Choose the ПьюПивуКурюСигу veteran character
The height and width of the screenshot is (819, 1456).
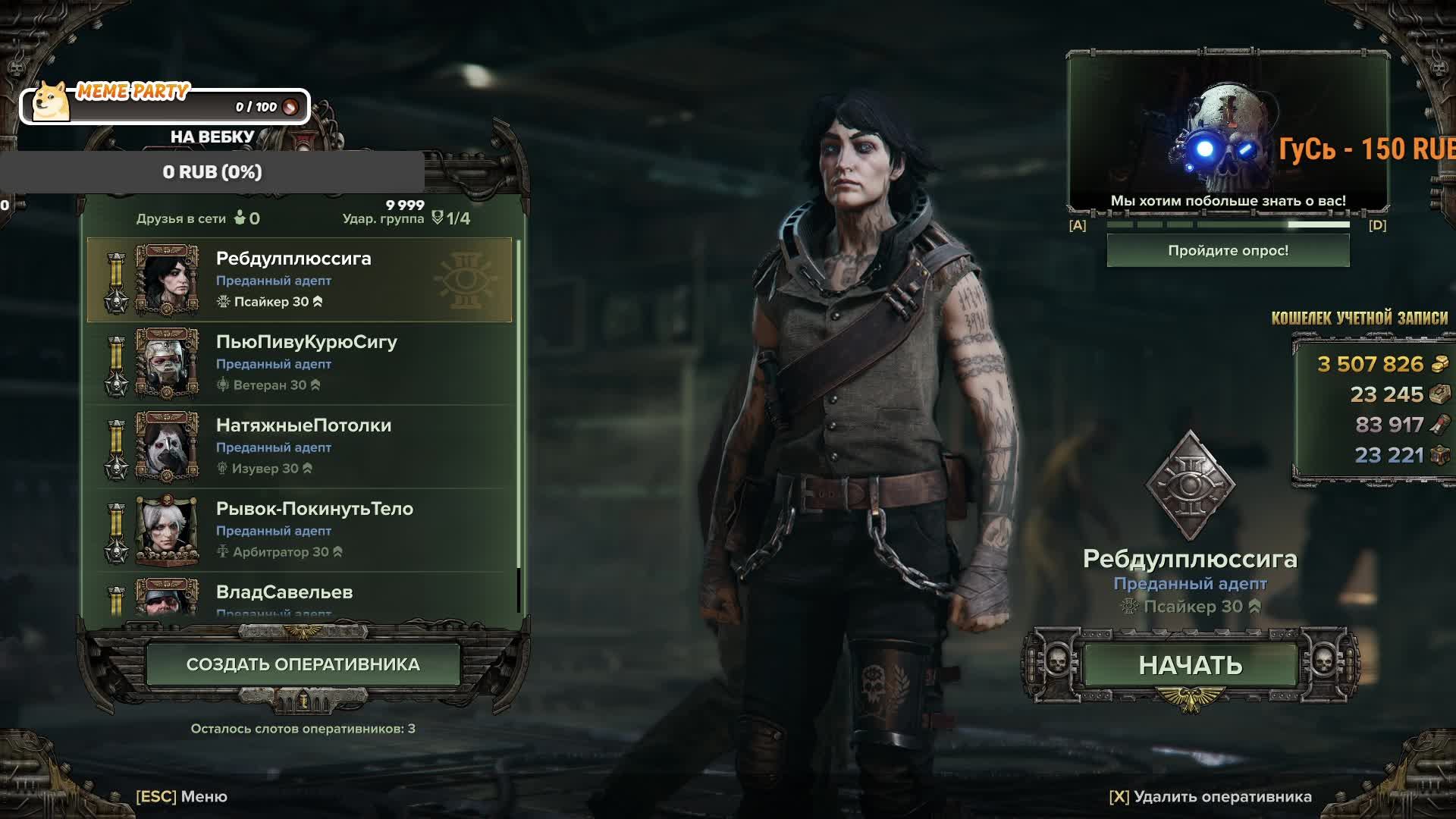[x=300, y=363]
